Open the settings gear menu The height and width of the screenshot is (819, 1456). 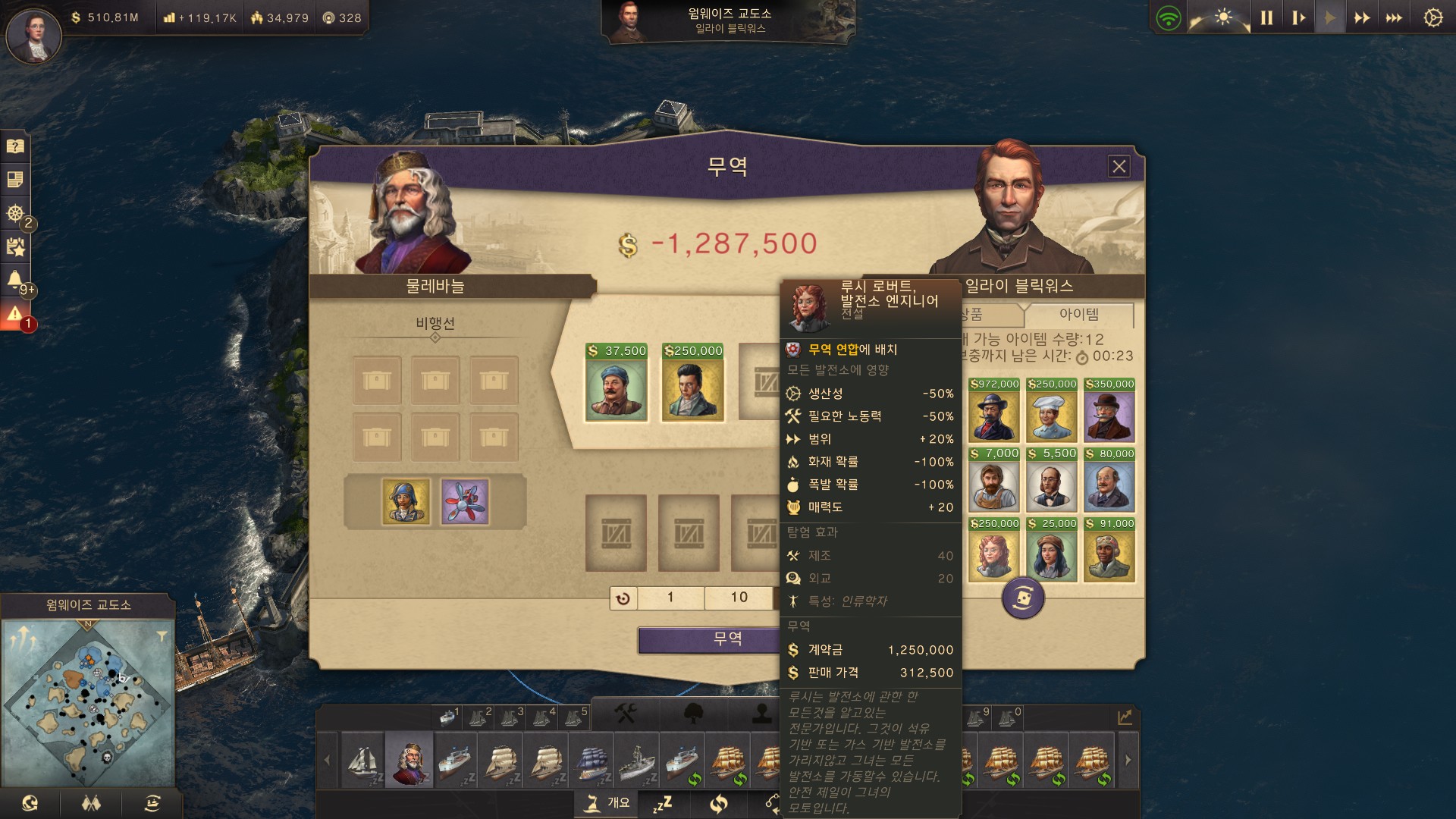(x=1432, y=17)
